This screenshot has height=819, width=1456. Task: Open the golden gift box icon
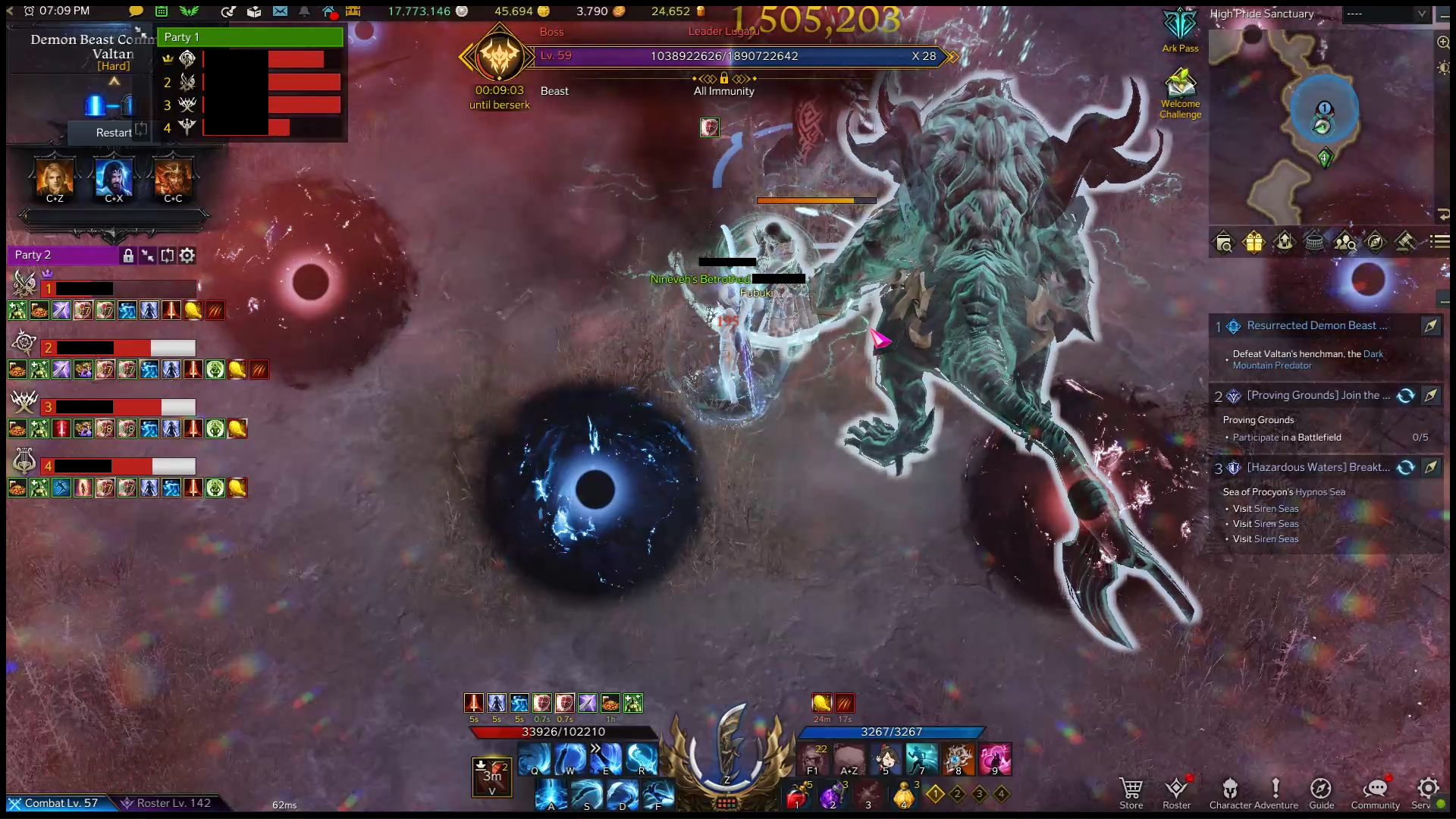[x=1254, y=243]
